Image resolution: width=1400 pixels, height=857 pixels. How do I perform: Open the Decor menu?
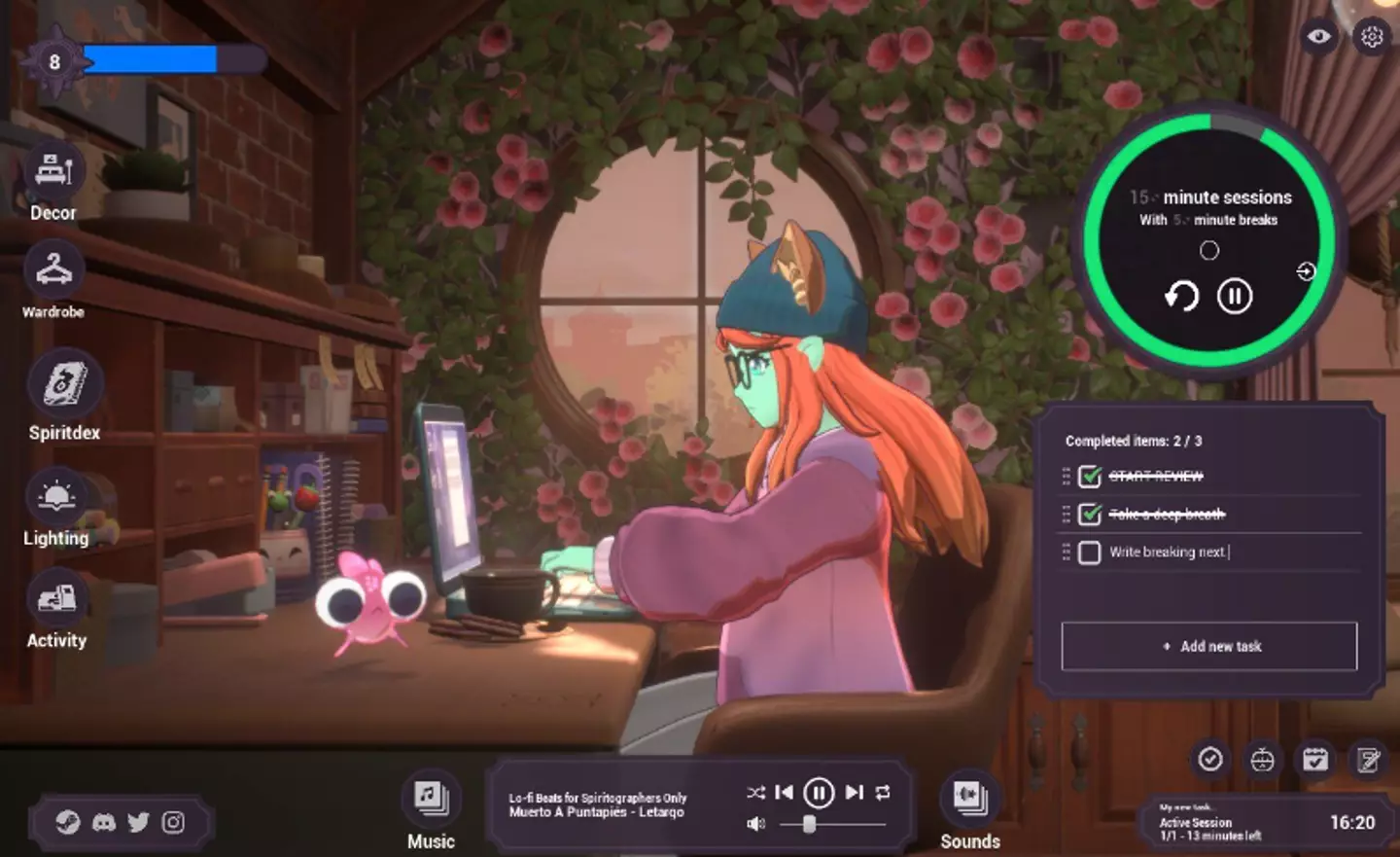click(x=53, y=172)
